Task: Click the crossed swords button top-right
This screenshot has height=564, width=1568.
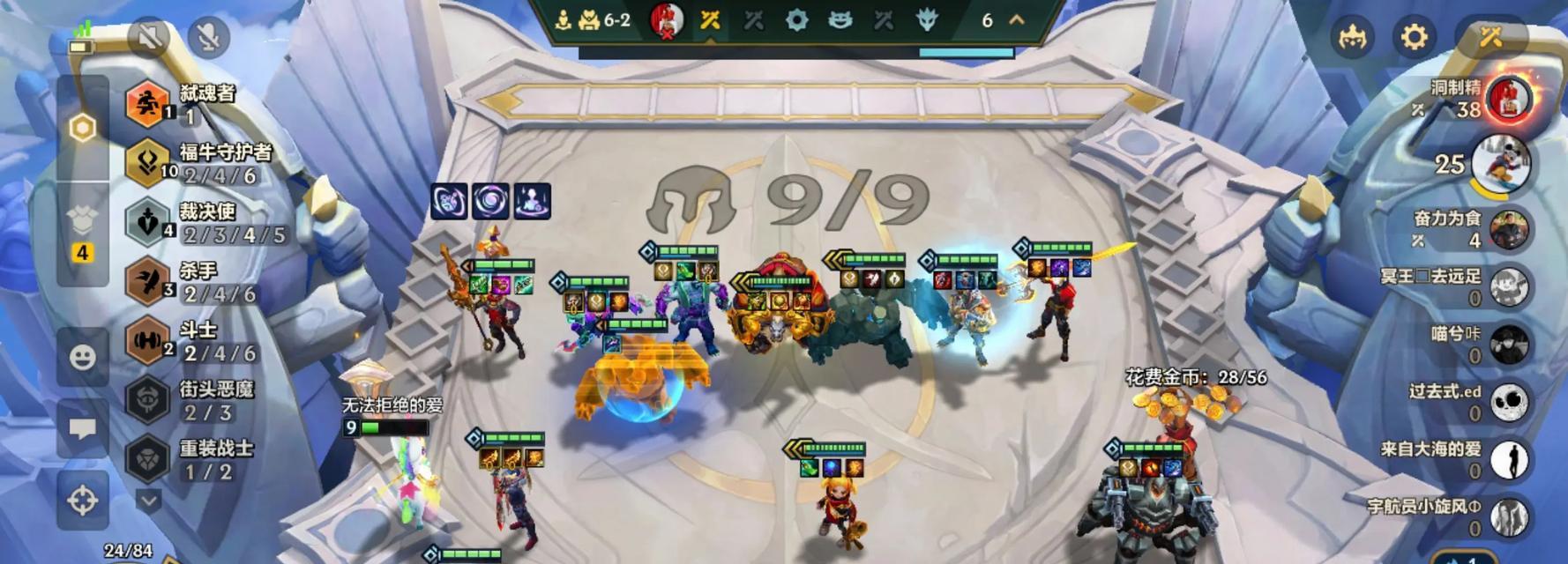Action: tap(1490, 36)
